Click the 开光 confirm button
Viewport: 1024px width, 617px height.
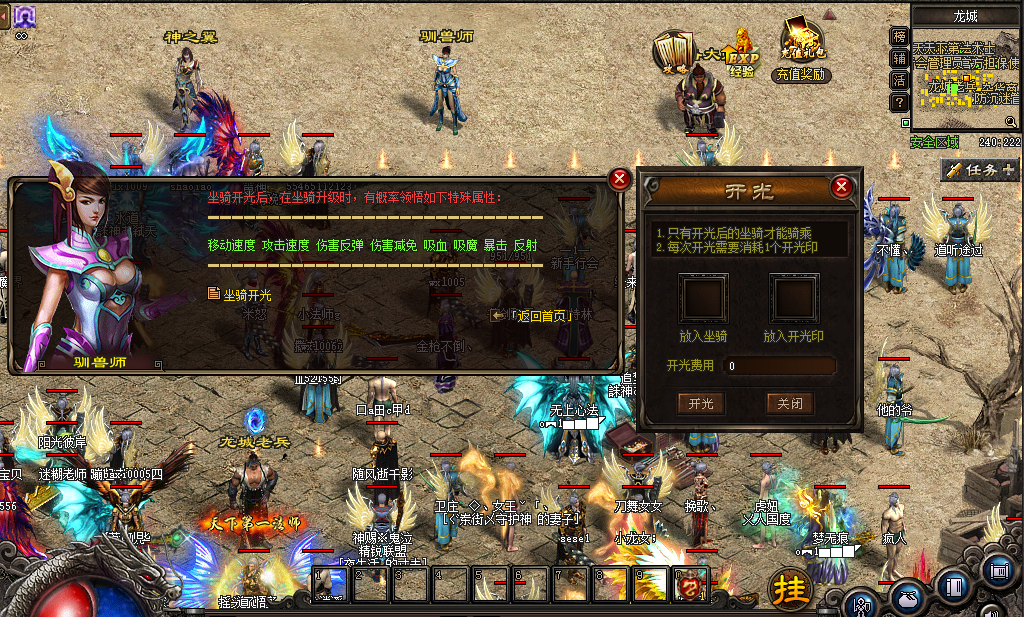point(701,403)
